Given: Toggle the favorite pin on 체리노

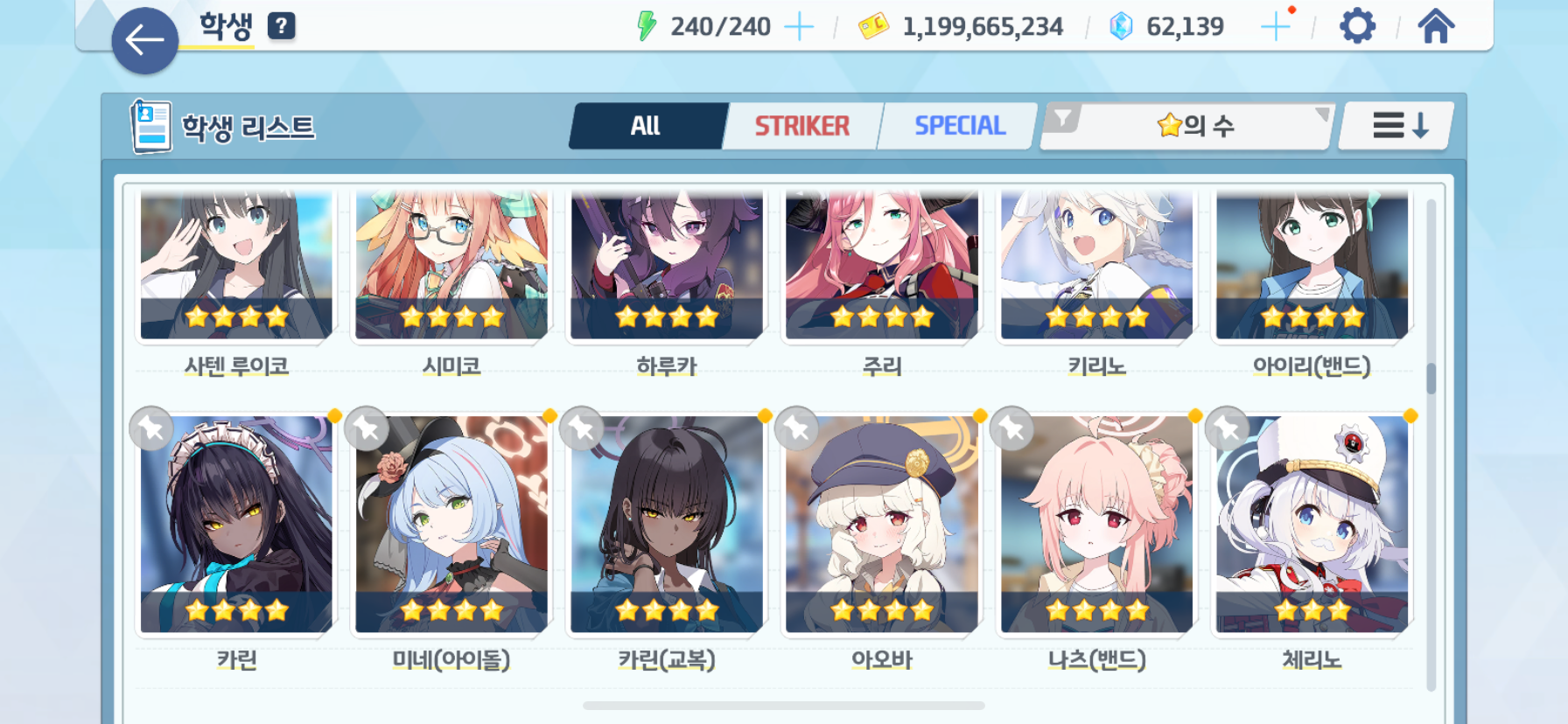Looking at the screenshot, I should click(x=1227, y=428).
